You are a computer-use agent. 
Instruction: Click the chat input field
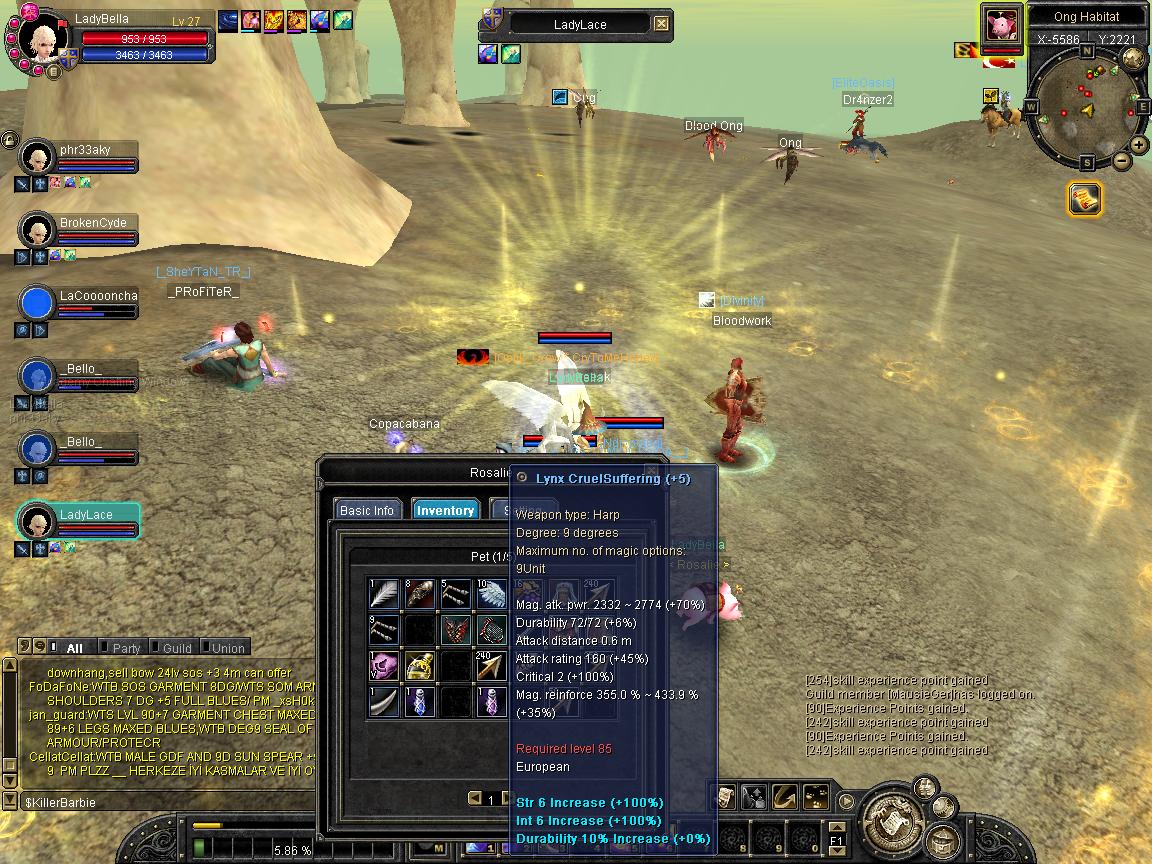160,802
